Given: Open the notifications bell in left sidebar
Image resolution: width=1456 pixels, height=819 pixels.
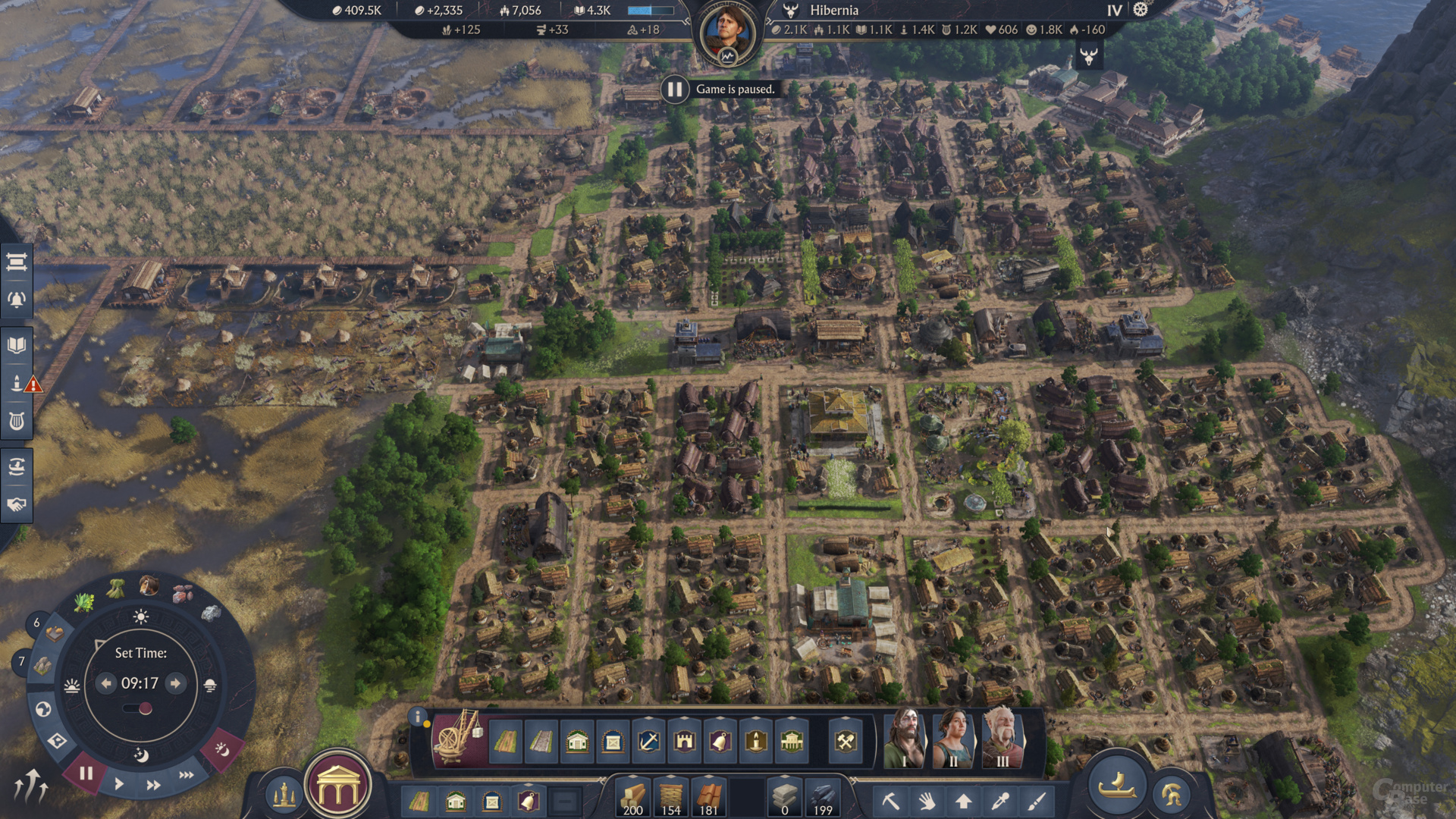Looking at the screenshot, I should (17, 300).
